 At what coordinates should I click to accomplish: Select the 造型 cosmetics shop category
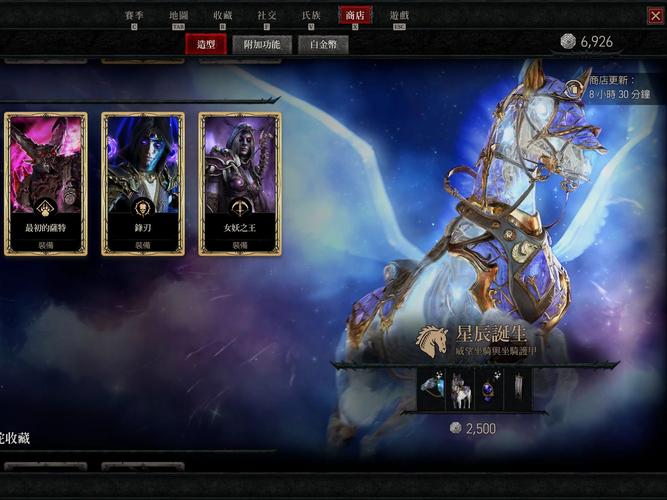[206, 44]
